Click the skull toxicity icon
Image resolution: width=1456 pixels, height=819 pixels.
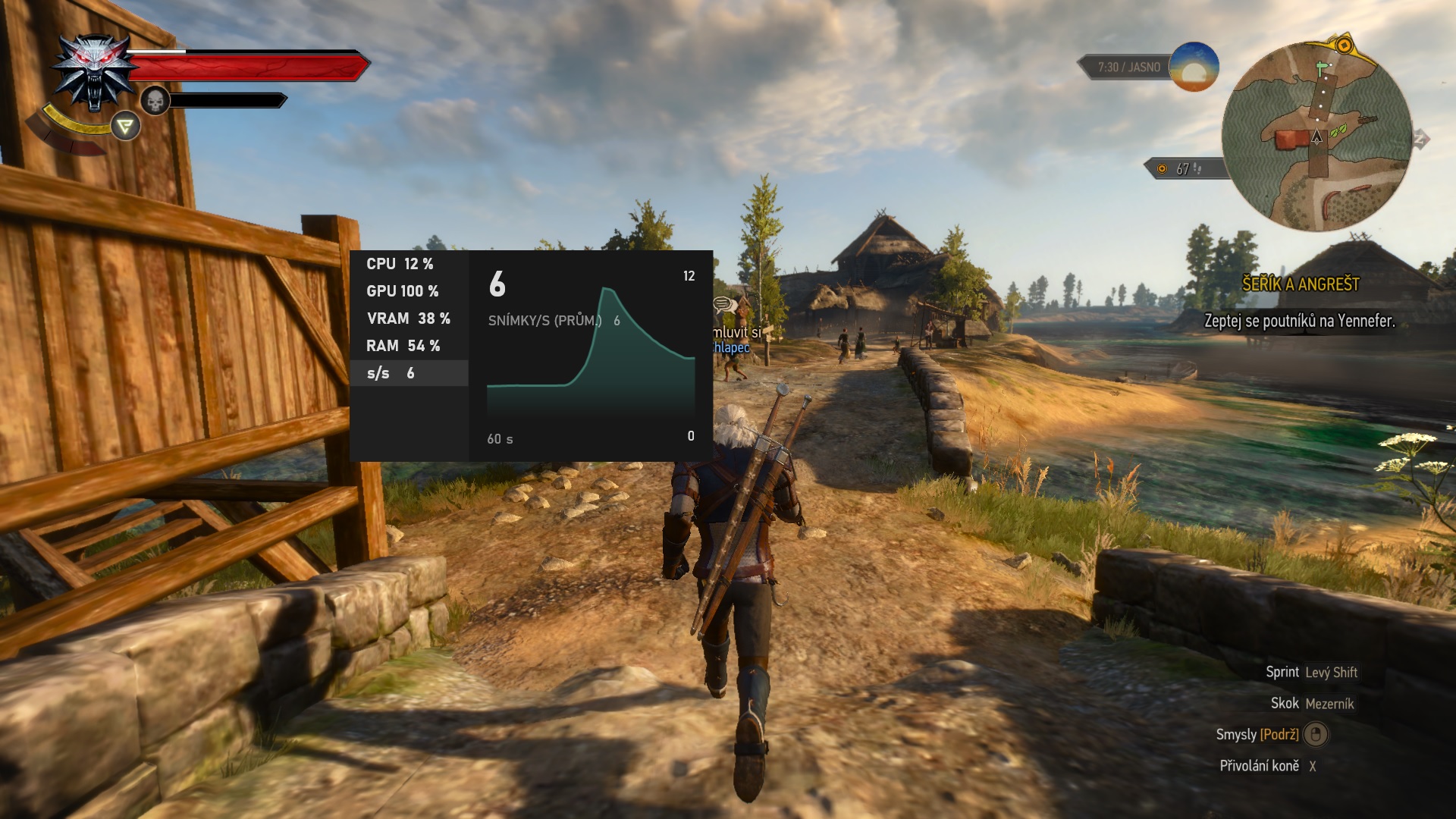tap(155, 101)
